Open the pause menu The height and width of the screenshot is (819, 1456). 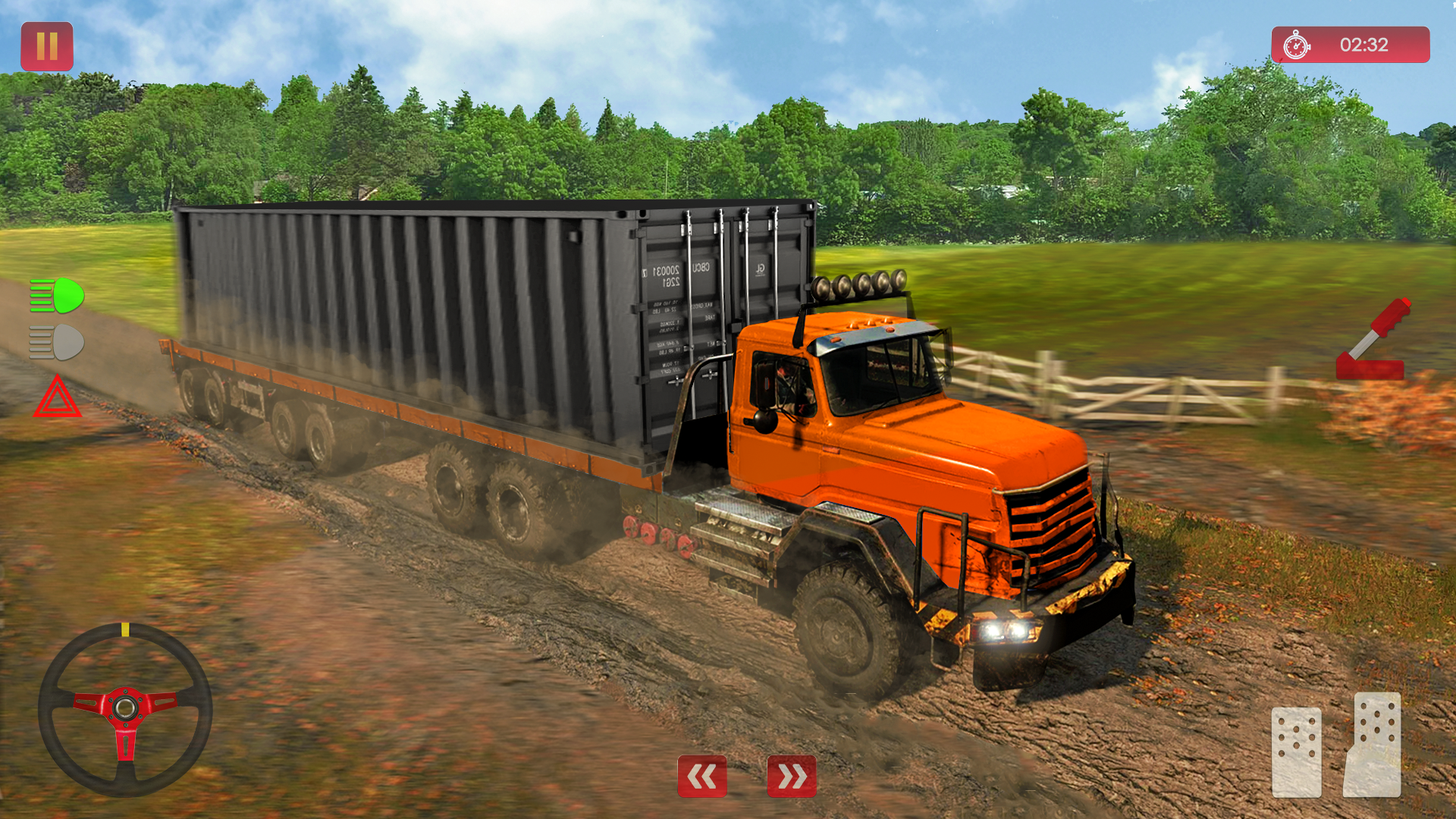point(47,47)
